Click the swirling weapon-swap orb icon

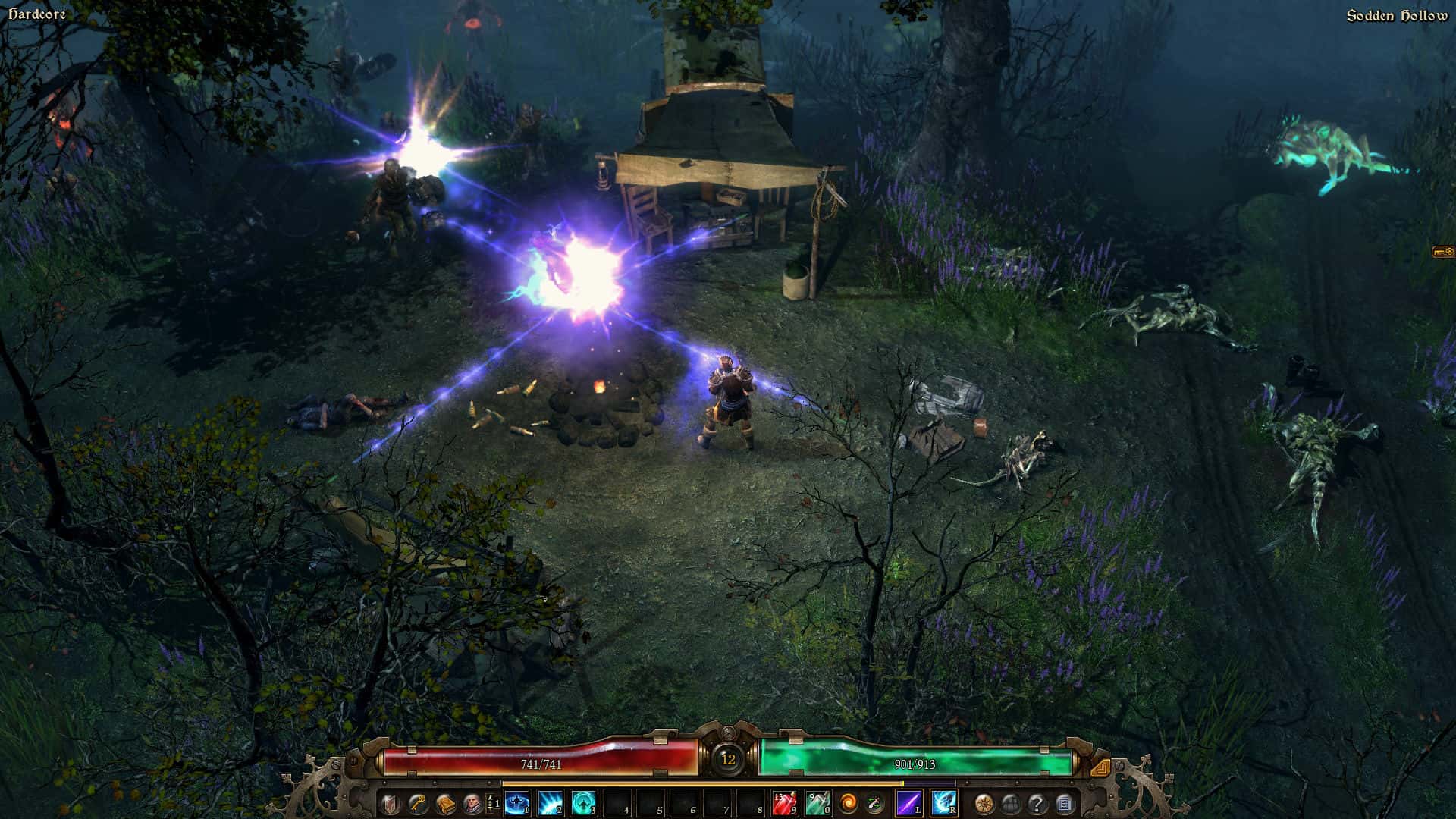(849, 802)
